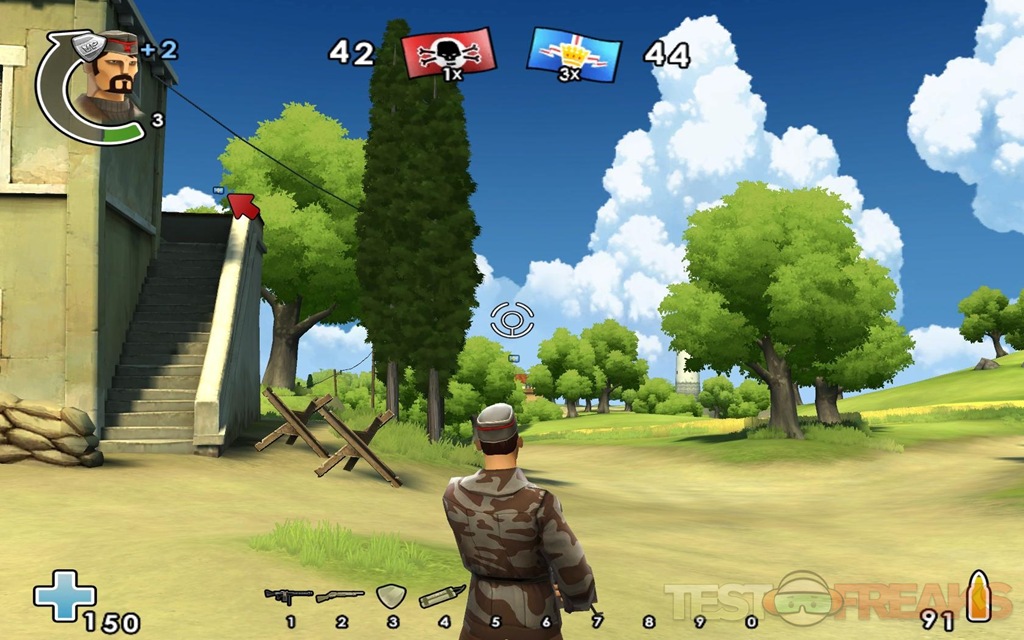
Task: Click the red skull-and-crossbones team flag
Action: 448,53
